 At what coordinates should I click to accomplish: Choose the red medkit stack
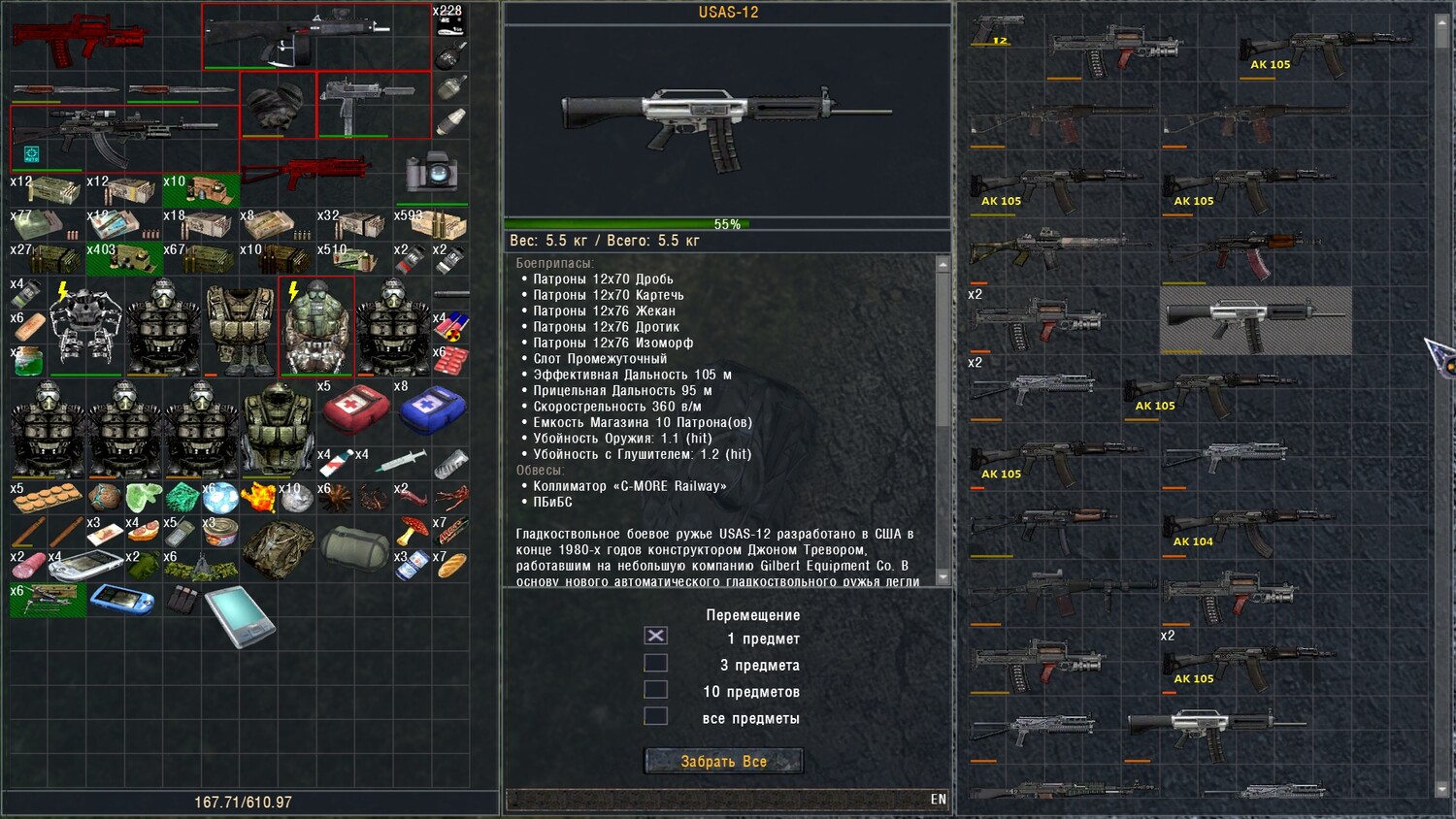click(354, 408)
